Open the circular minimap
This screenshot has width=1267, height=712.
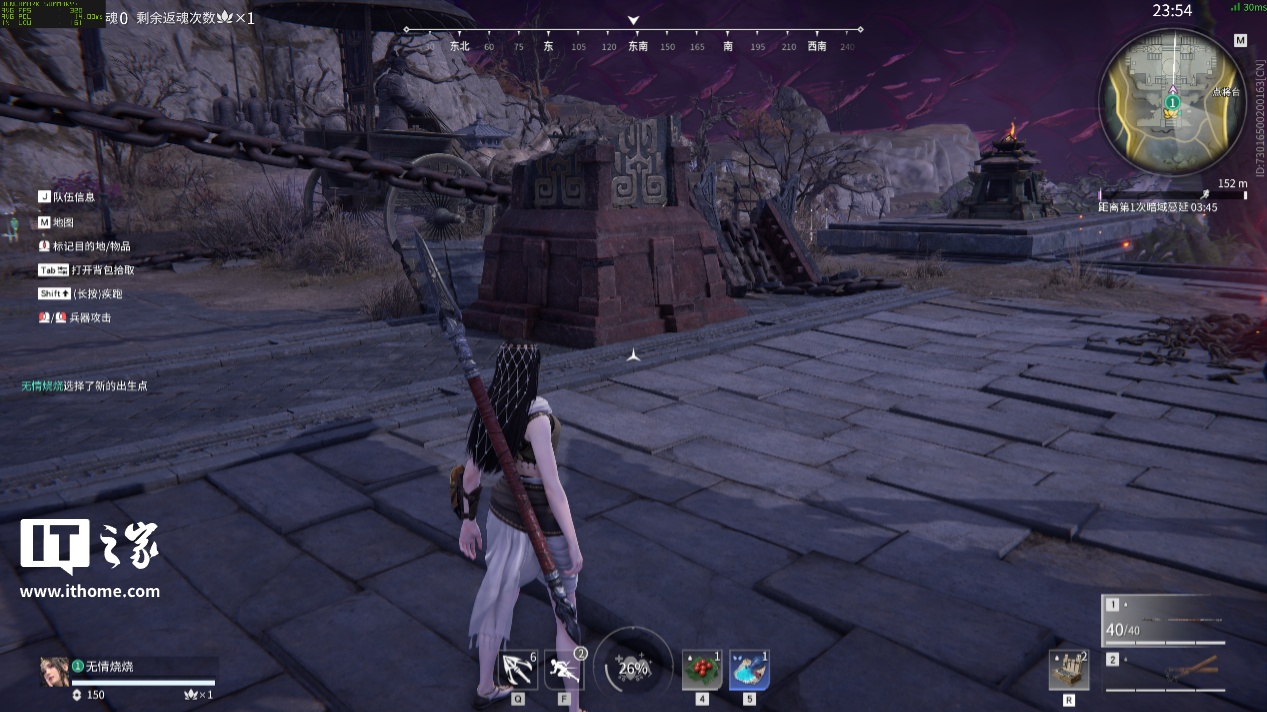click(x=1172, y=102)
